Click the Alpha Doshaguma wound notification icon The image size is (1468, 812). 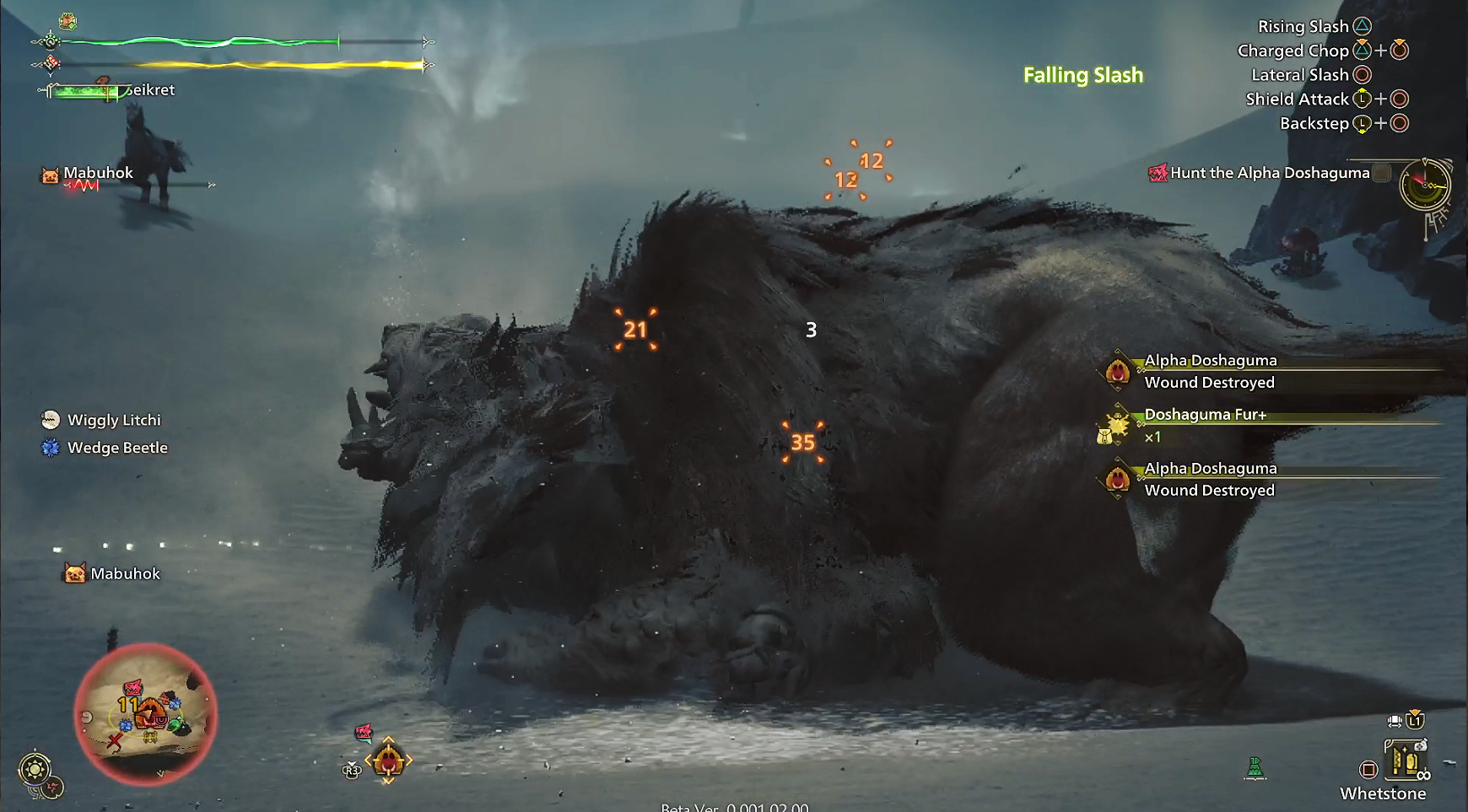click(x=1120, y=371)
